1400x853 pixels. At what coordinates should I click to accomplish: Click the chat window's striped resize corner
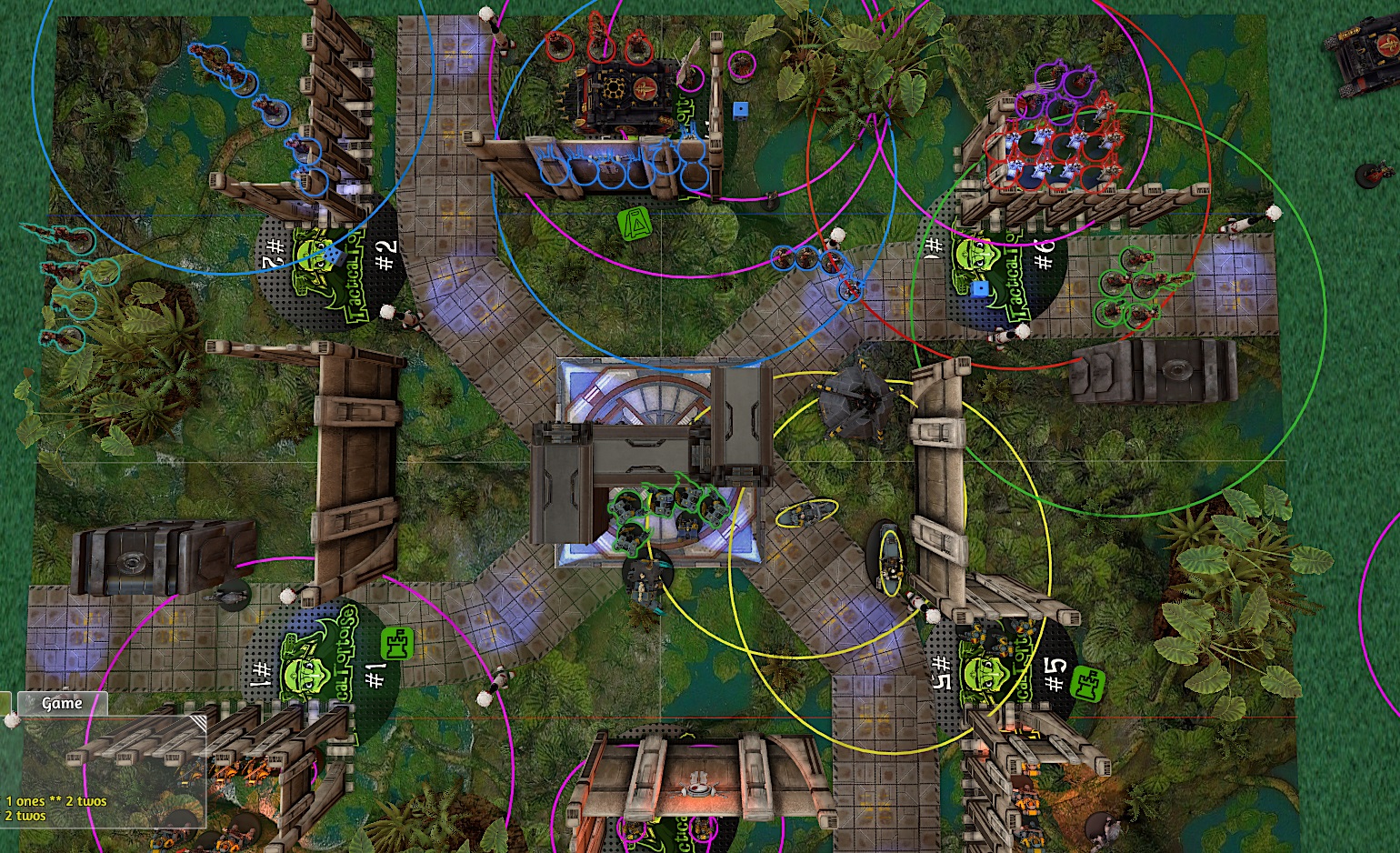[x=197, y=724]
